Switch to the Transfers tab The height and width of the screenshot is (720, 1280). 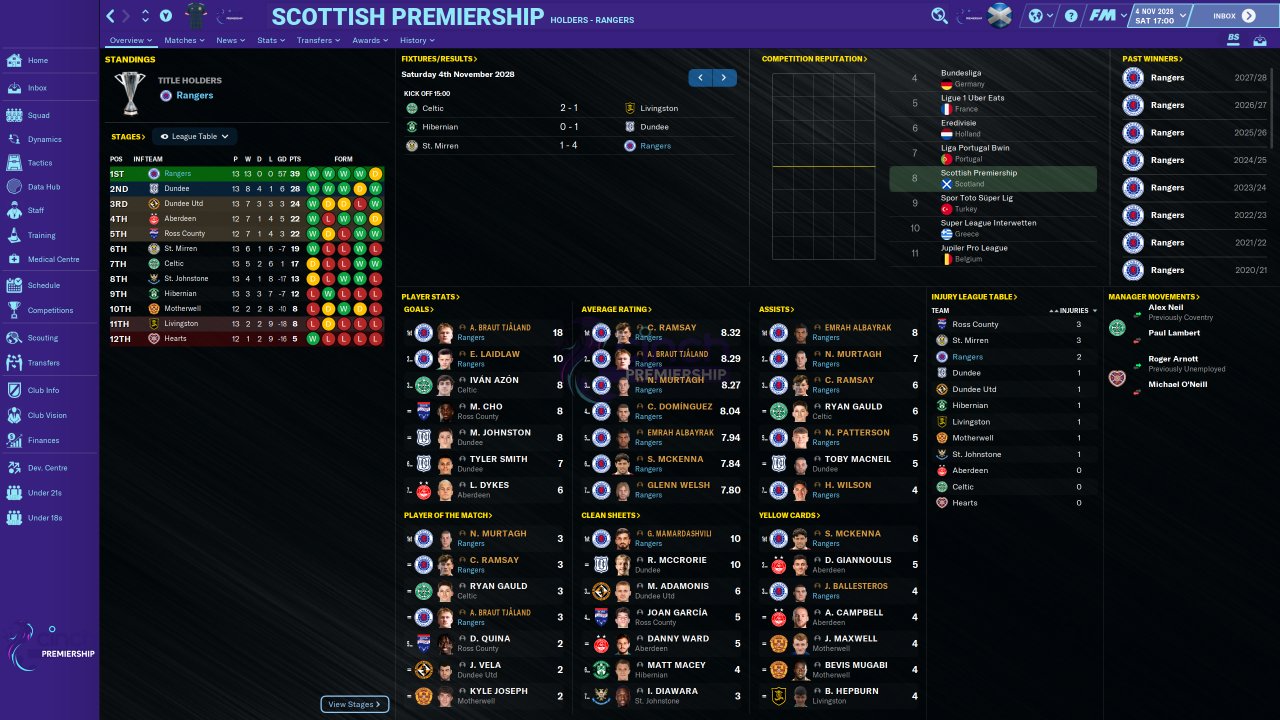(x=318, y=41)
